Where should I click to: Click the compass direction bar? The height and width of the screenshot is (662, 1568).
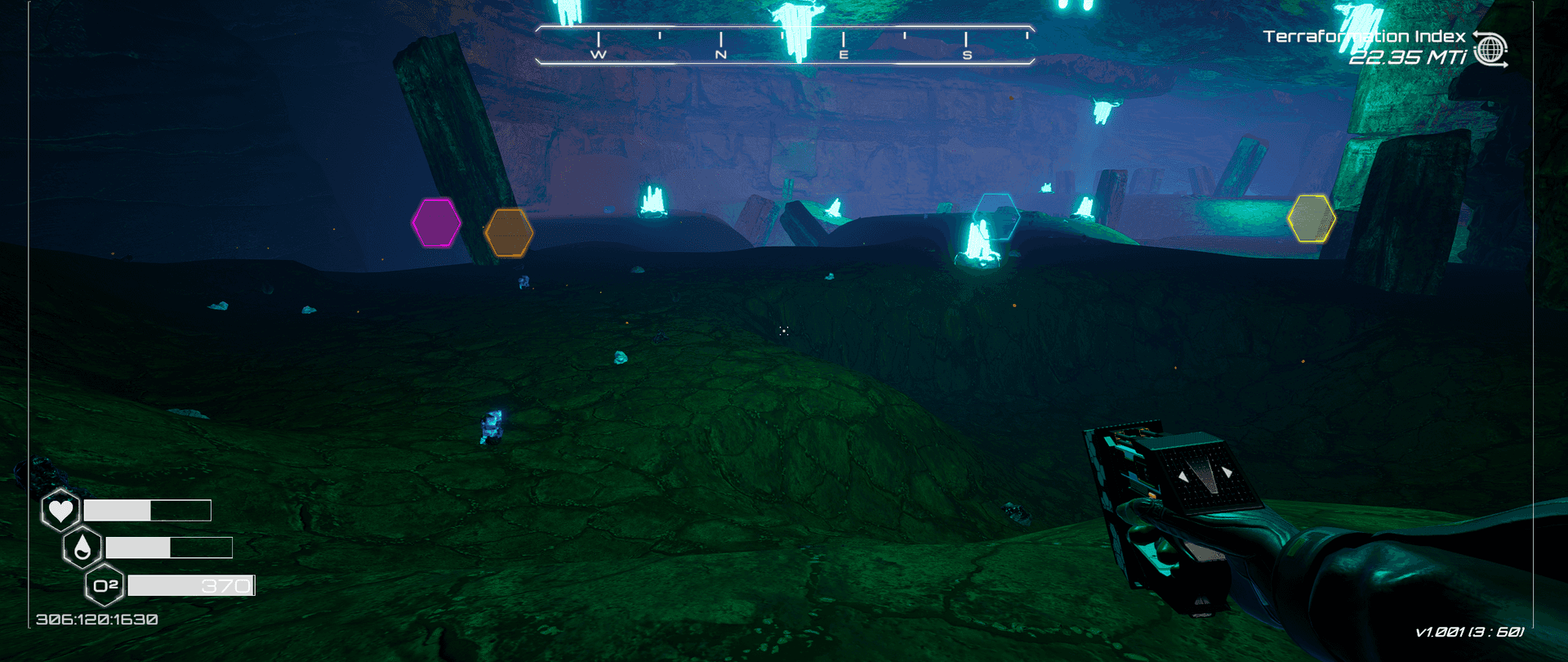784,44
